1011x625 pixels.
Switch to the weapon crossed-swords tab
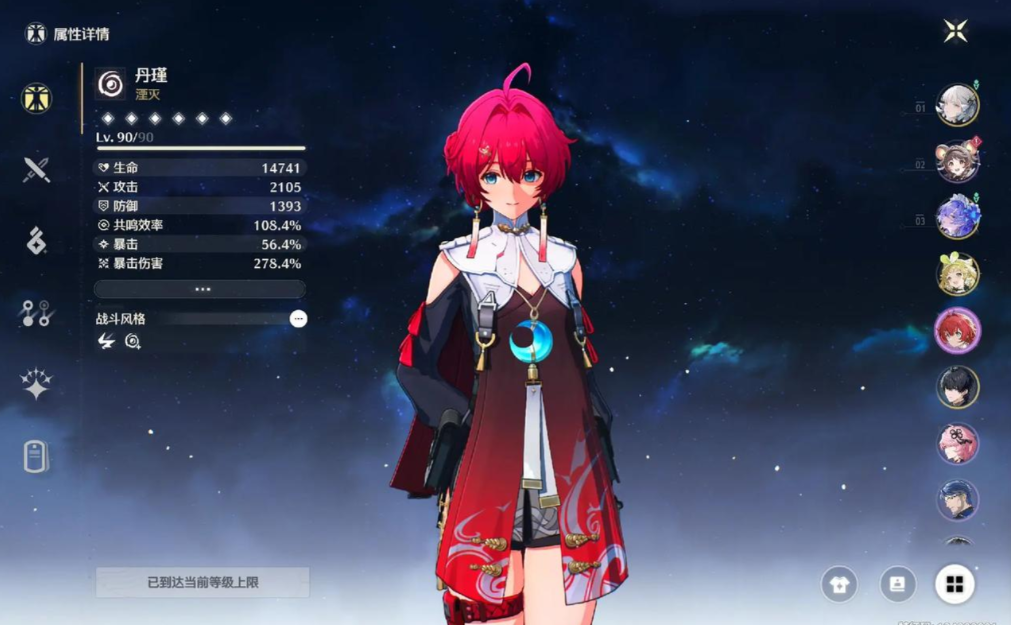coord(37,169)
